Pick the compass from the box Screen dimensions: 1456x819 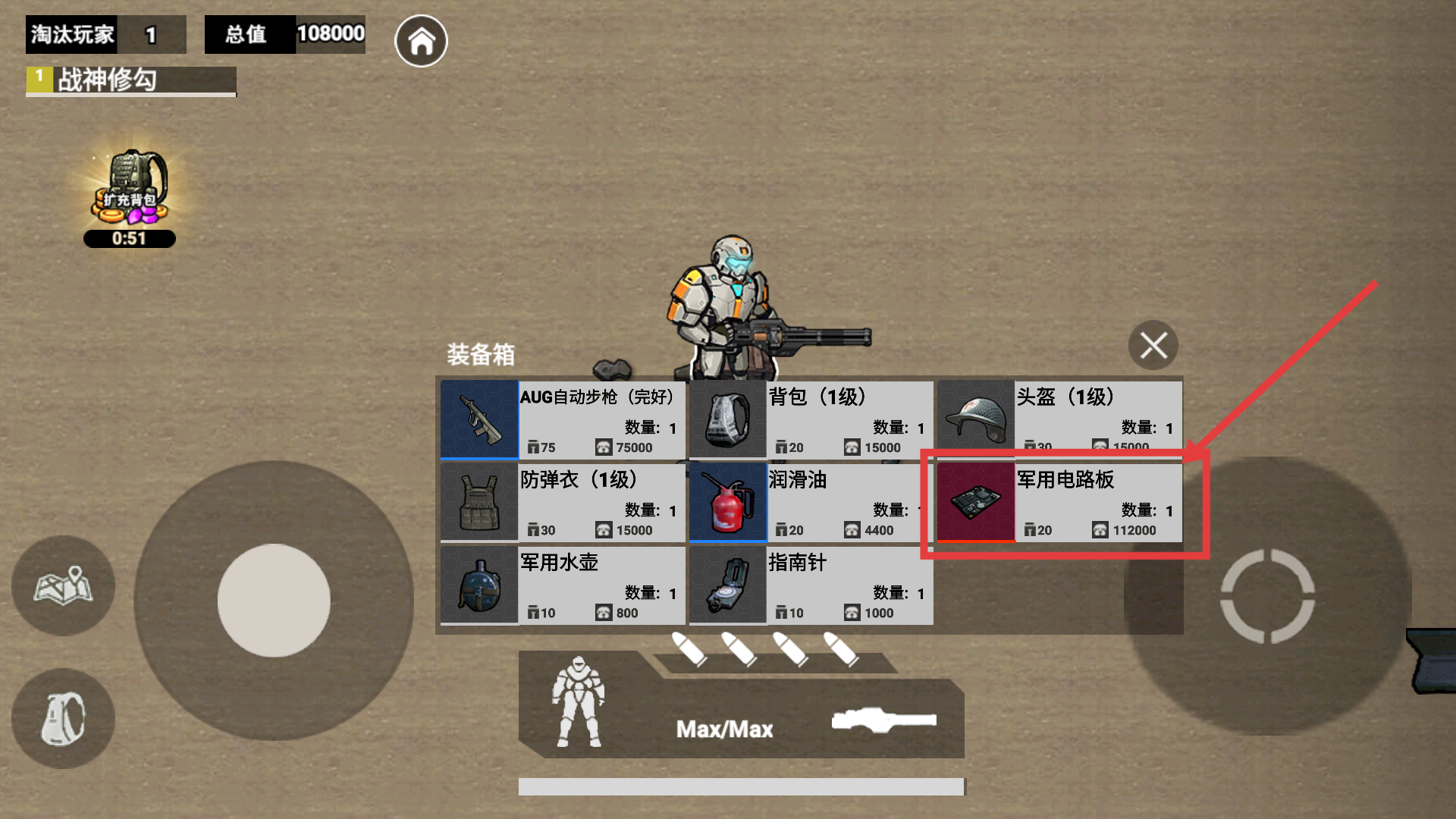pos(811,585)
